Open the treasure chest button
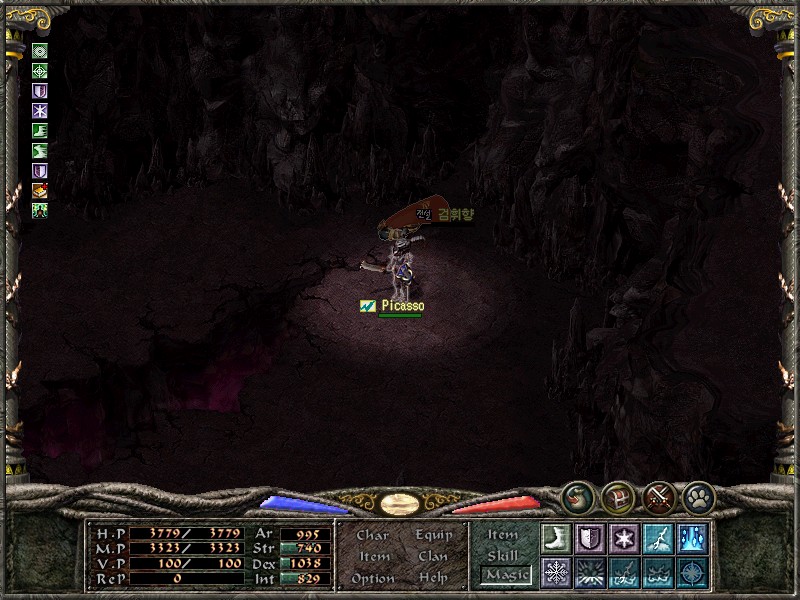The image size is (800, 600). (x=617, y=496)
